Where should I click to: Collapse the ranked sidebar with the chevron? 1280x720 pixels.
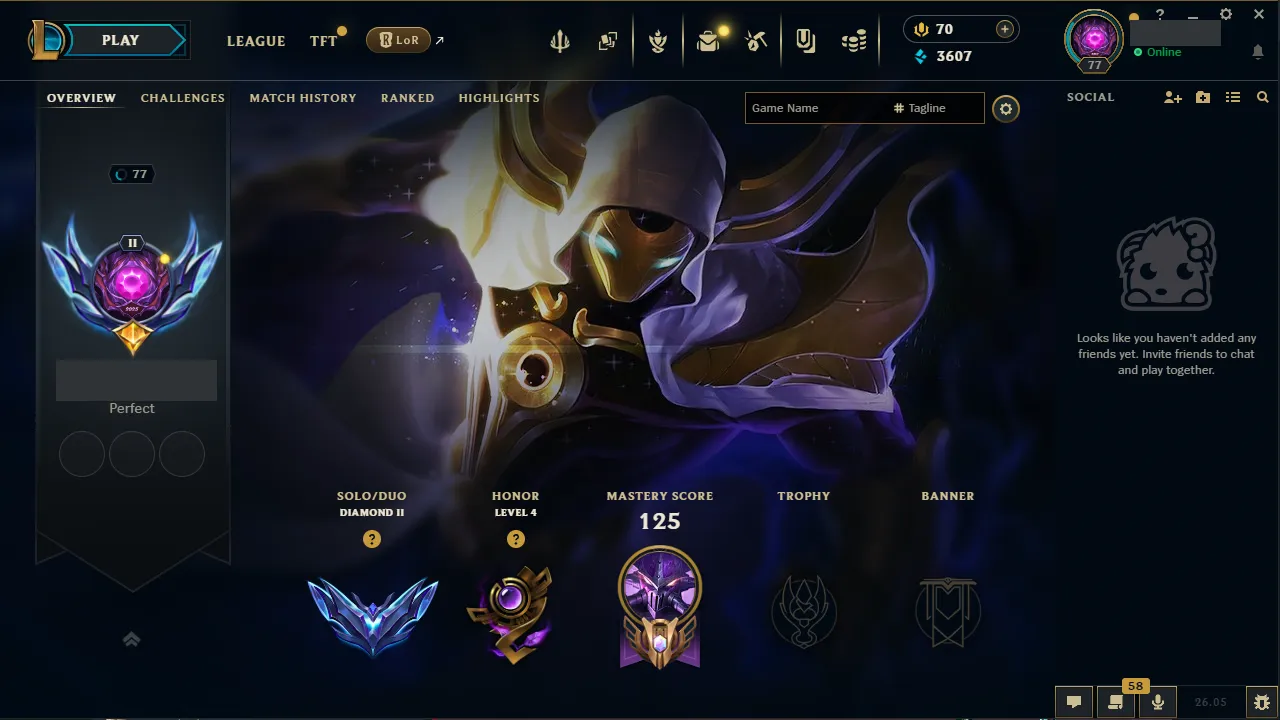(x=132, y=639)
